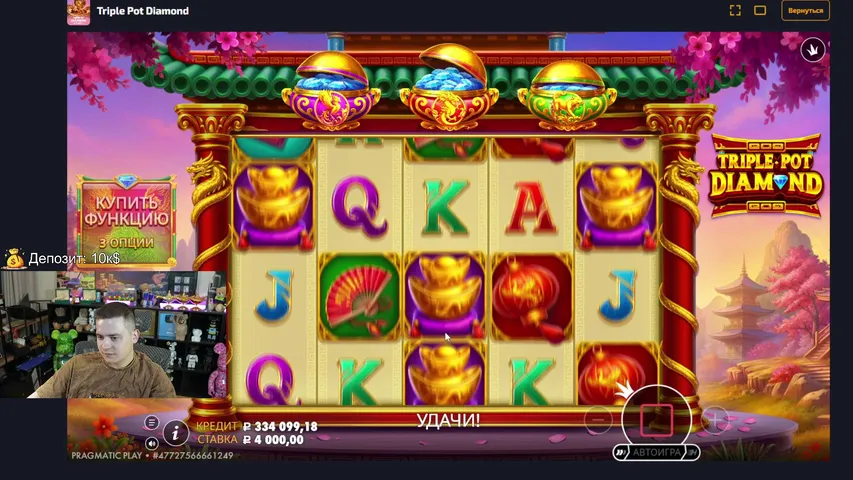Switch to theater view rectangle icon

pos(760,11)
